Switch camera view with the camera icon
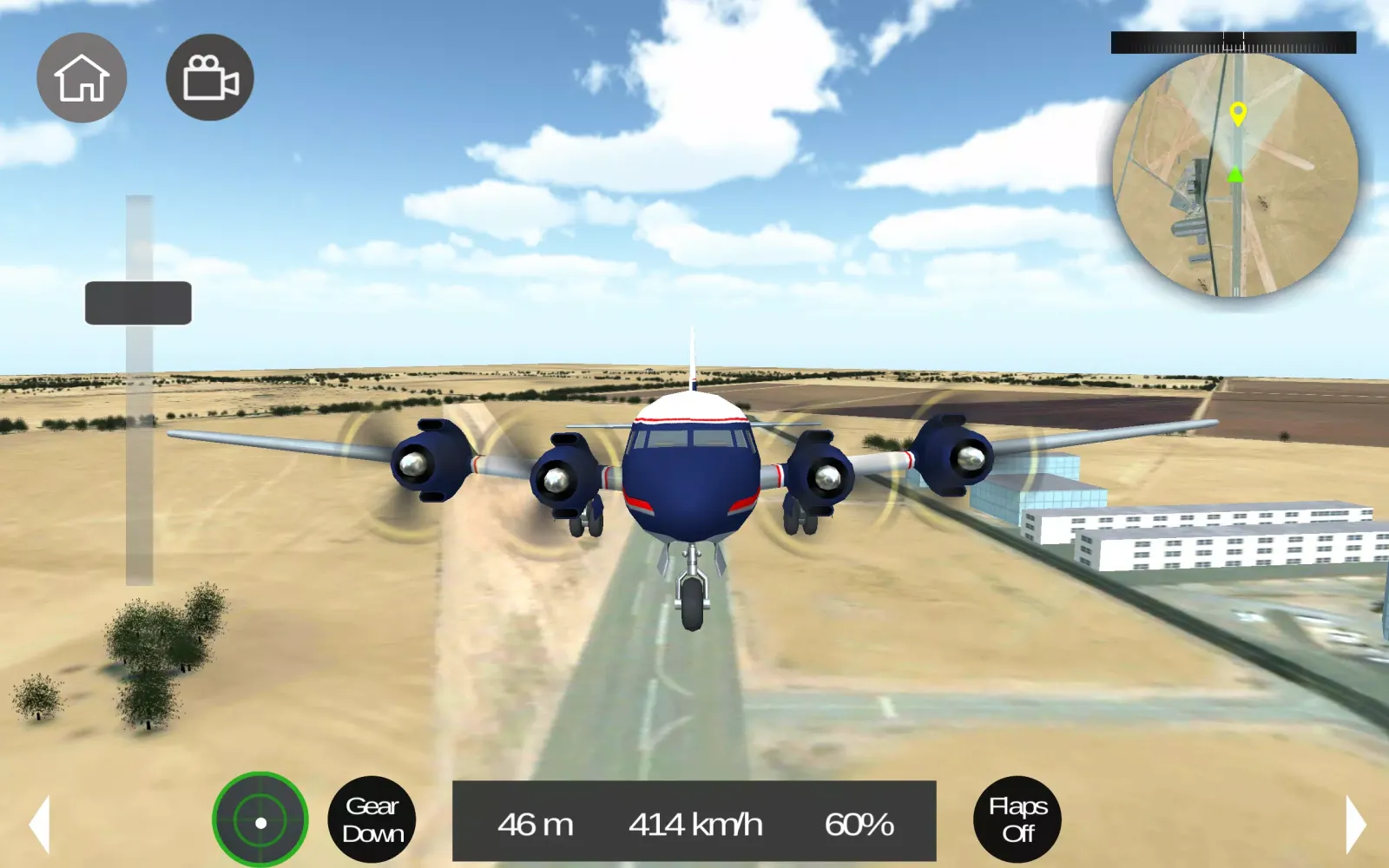The image size is (1389, 868). [x=208, y=77]
